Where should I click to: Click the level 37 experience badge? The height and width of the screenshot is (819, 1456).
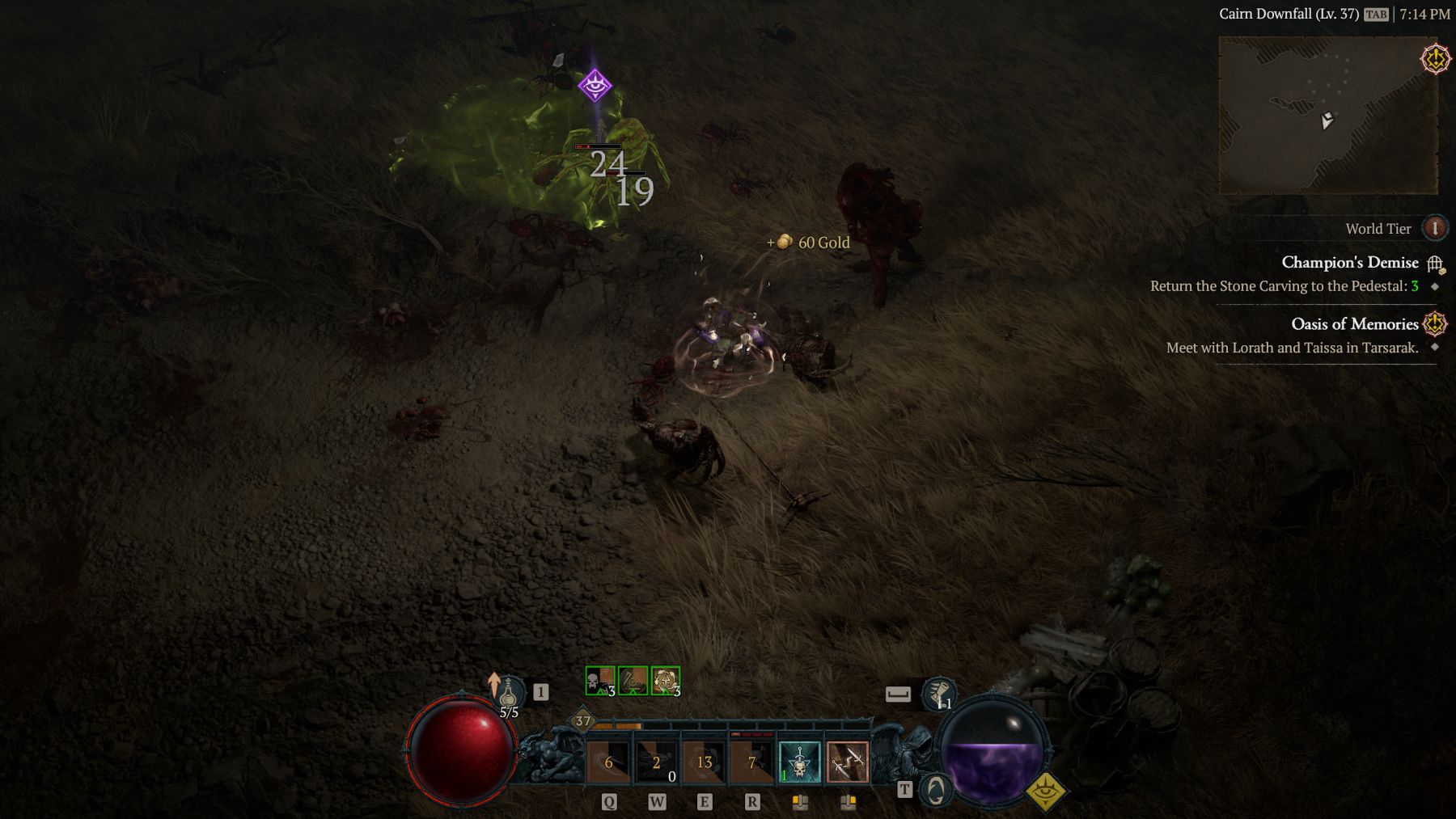[x=582, y=720]
